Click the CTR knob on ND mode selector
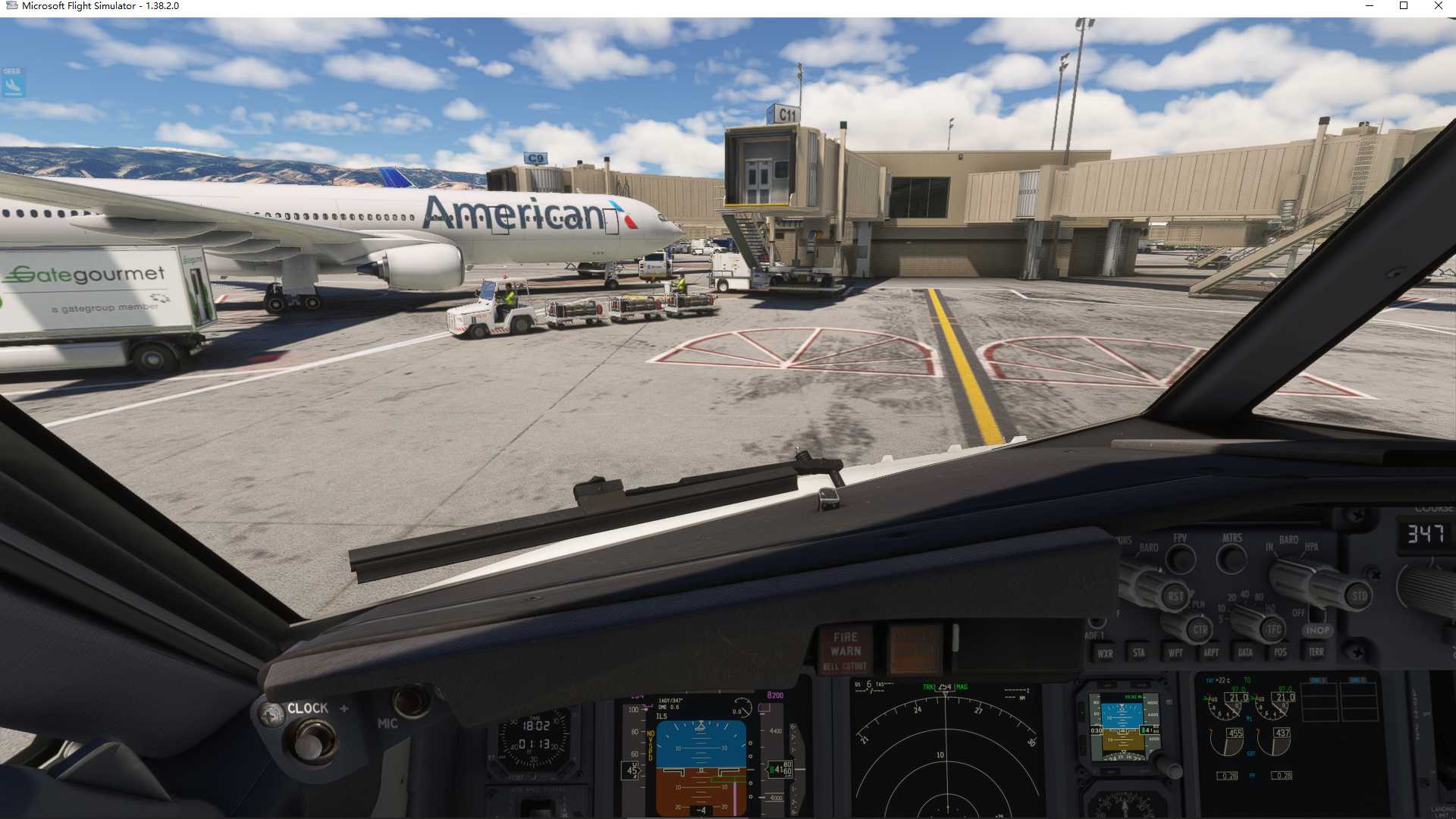 (x=1198, y=629)
